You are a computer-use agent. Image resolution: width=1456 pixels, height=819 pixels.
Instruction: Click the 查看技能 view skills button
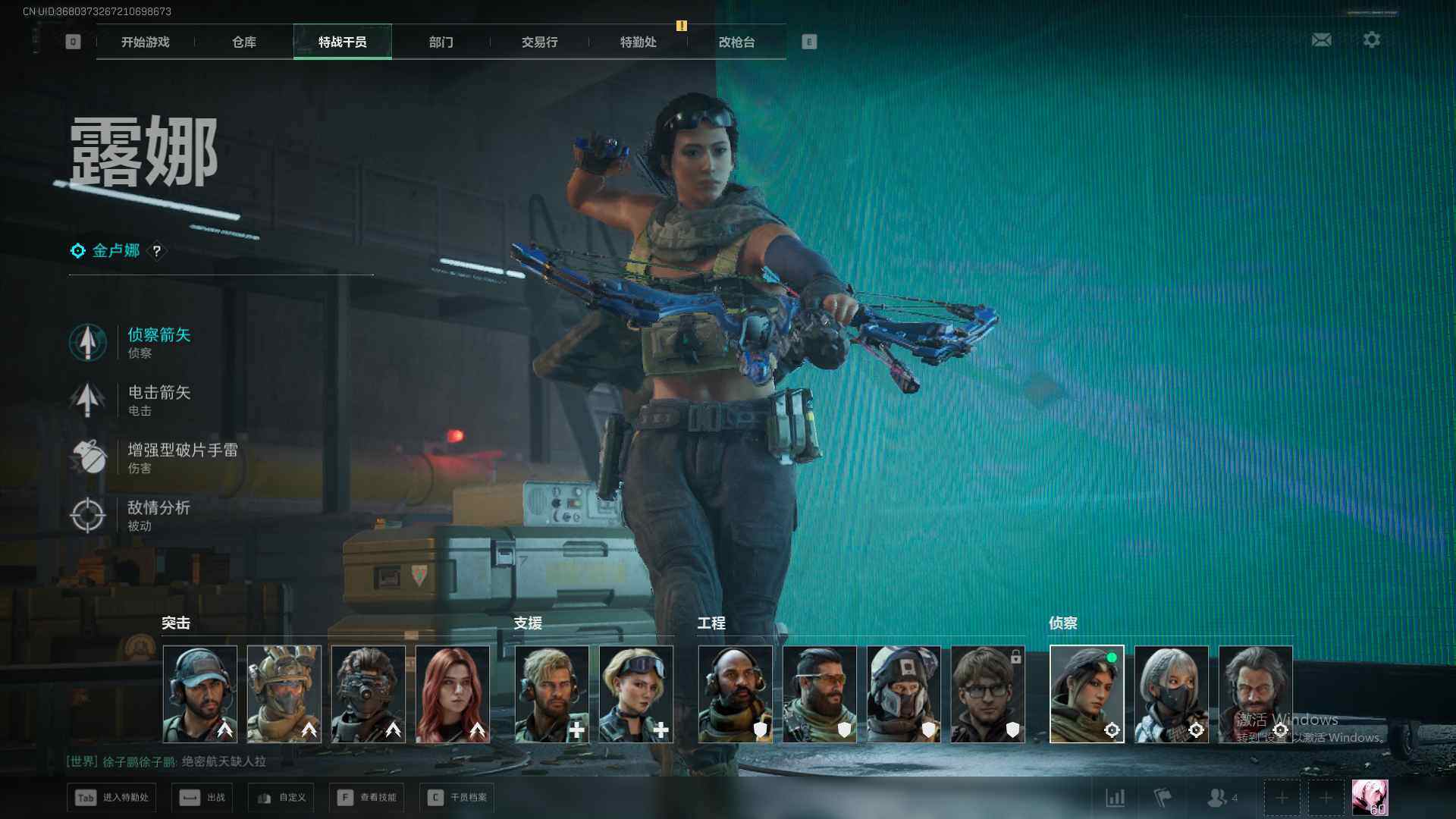click(367, 797)
